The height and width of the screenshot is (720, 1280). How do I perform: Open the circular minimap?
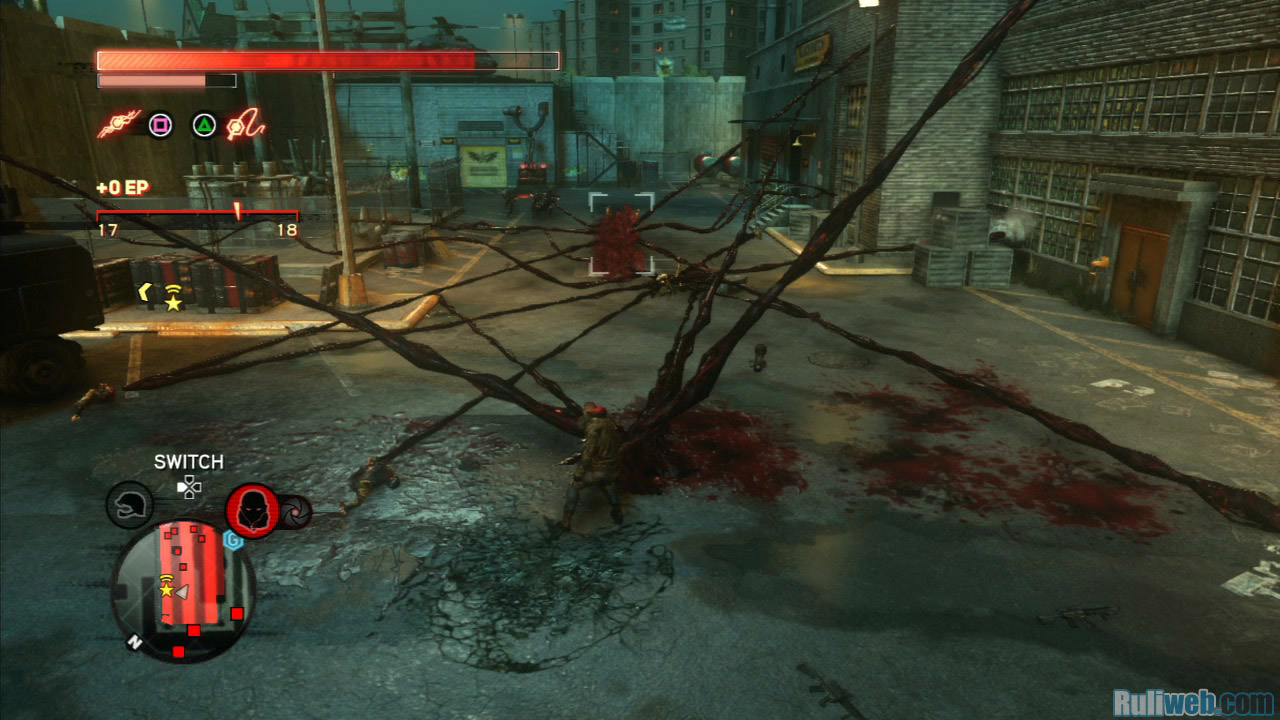(183, 590)
